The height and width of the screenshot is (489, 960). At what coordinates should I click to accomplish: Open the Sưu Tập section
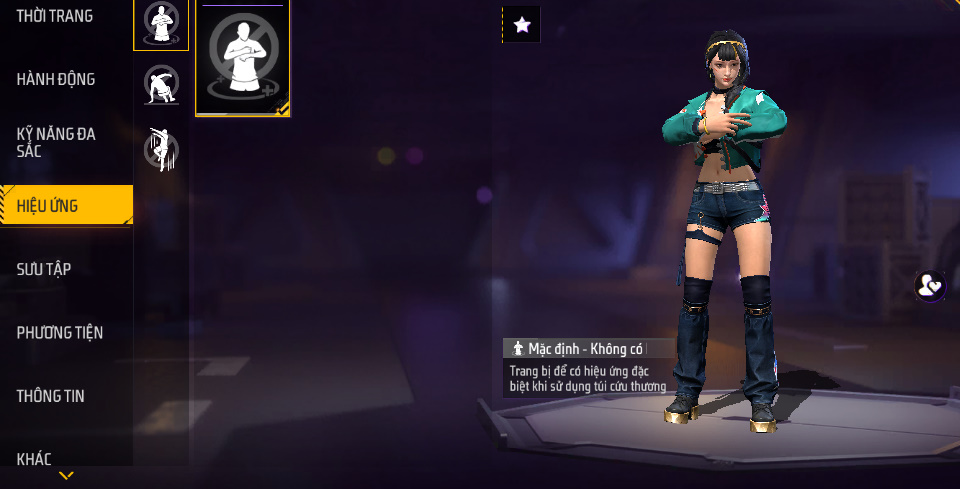(x=44, y=269)
